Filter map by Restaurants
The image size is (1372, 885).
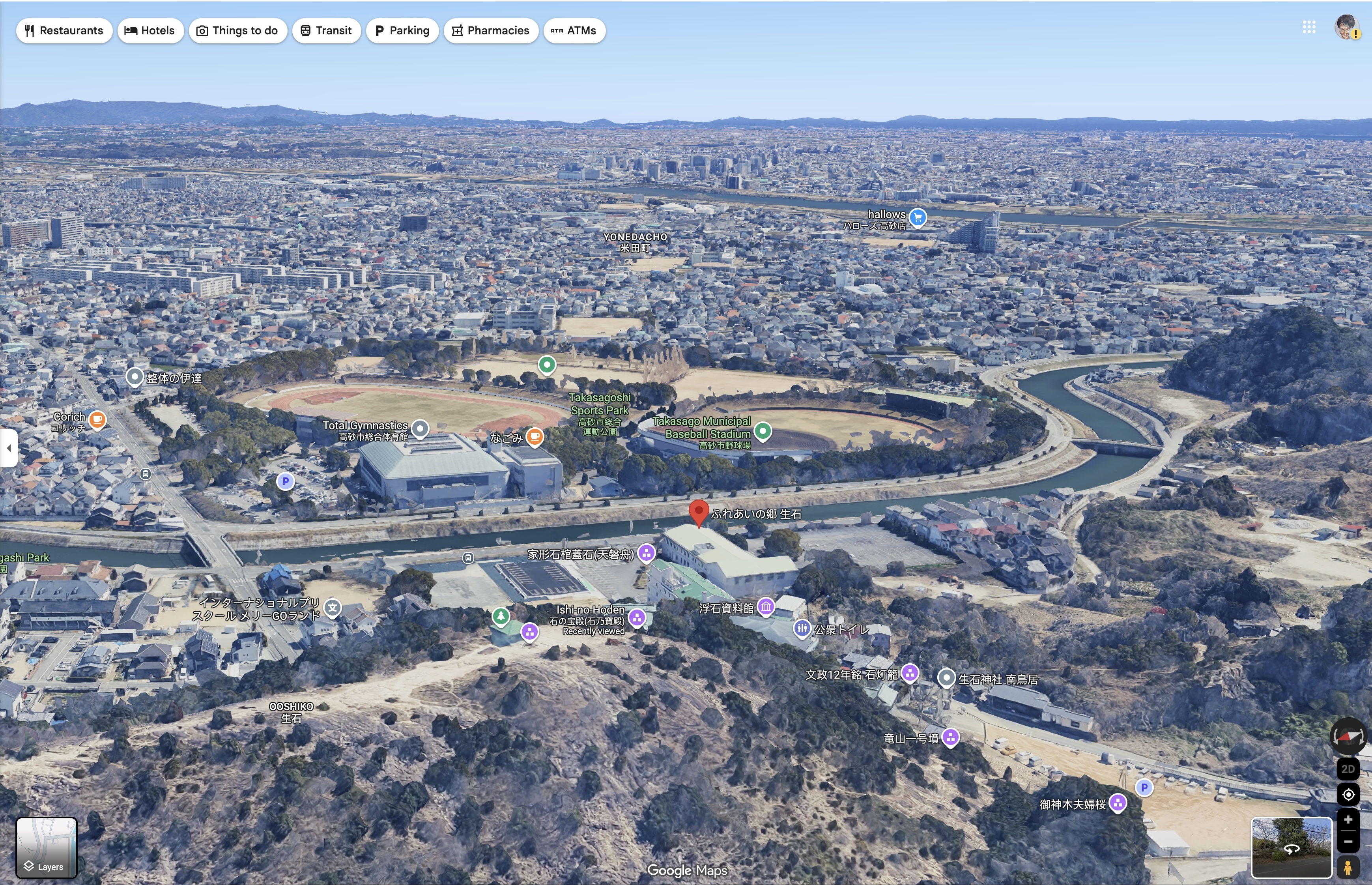coord(64,30)
